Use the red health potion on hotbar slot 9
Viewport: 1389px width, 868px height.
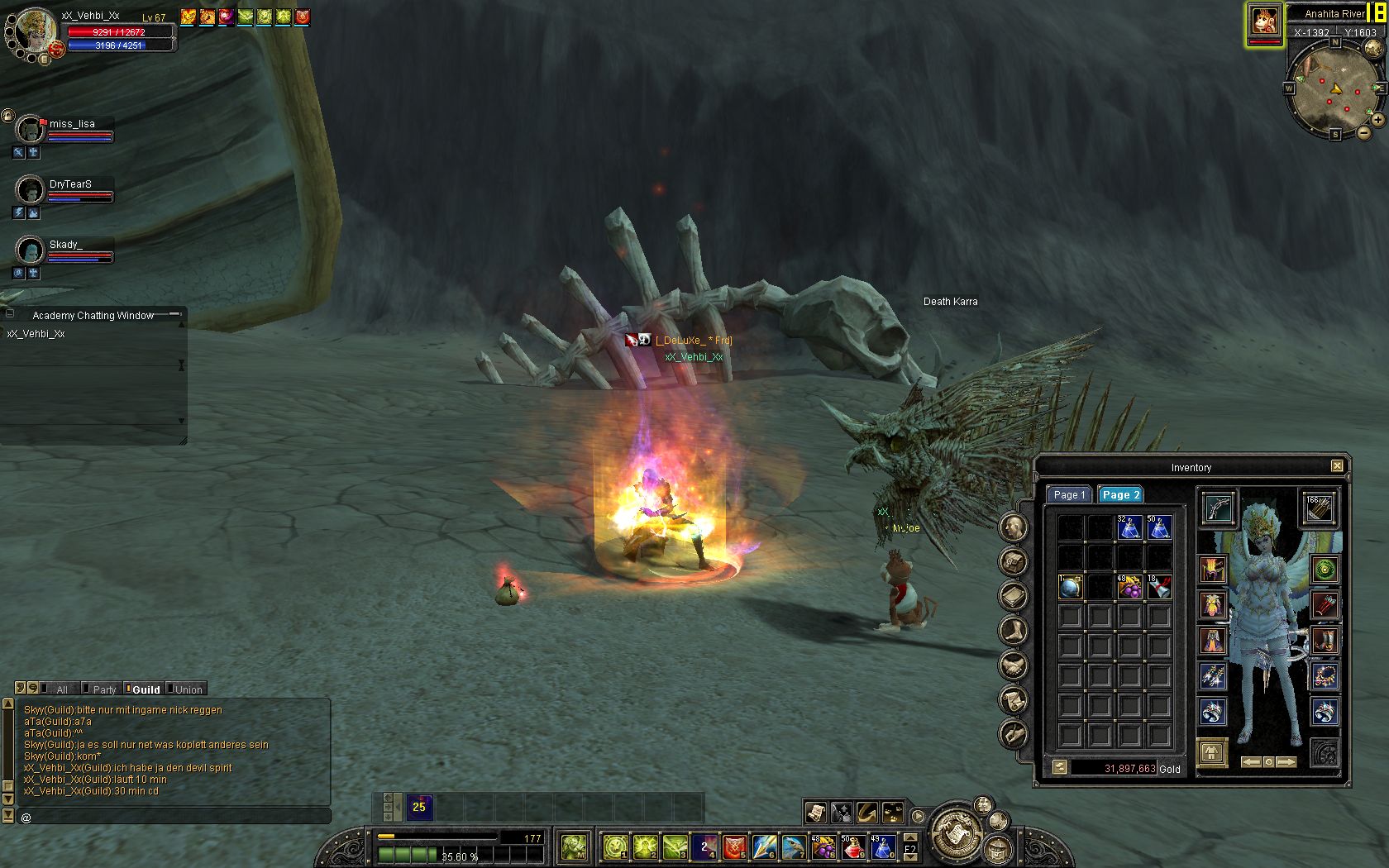point(852,847)
